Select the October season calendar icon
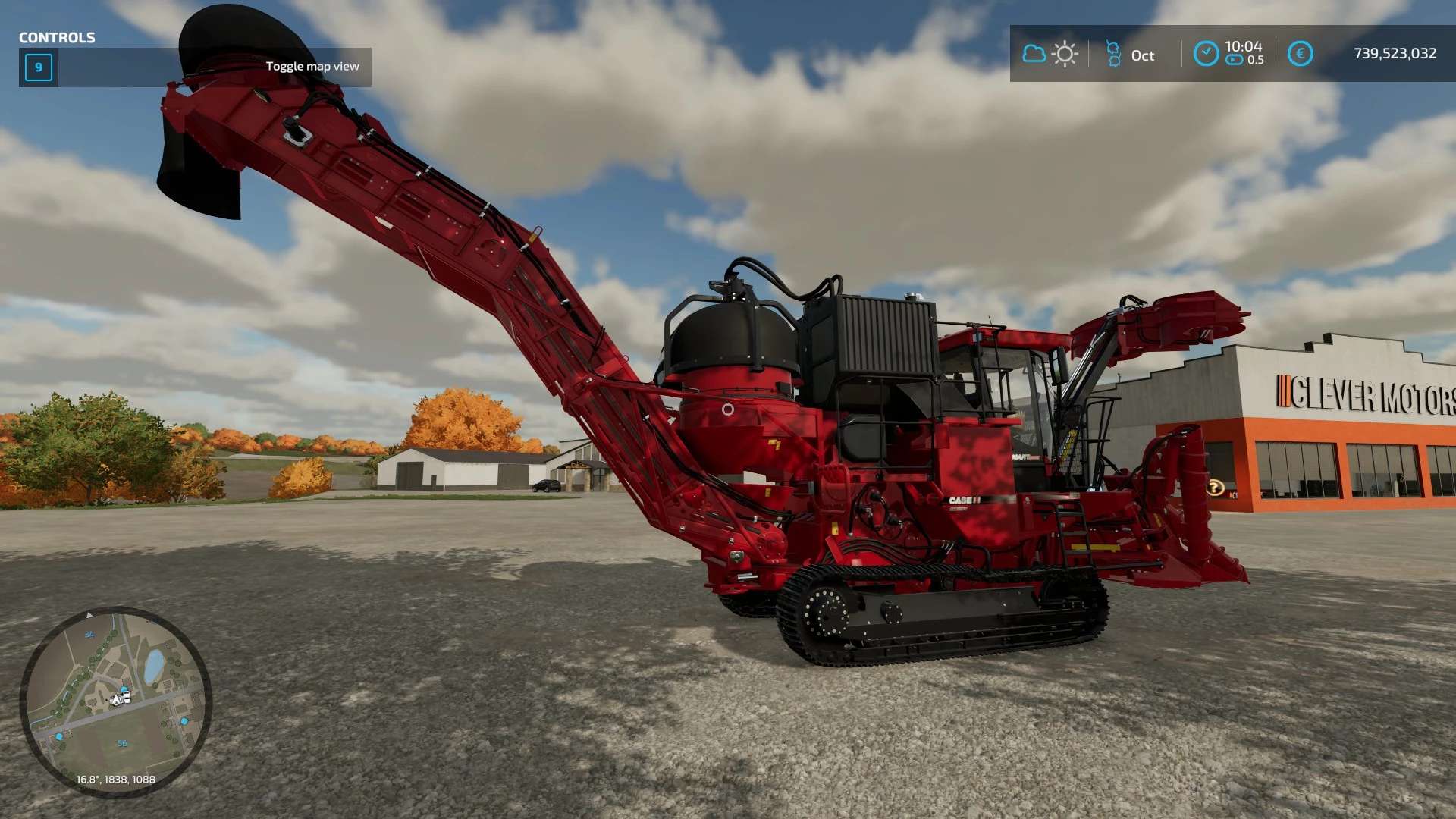The height and width of the screenshot is (819, 1456). [x=1113, y=55]
